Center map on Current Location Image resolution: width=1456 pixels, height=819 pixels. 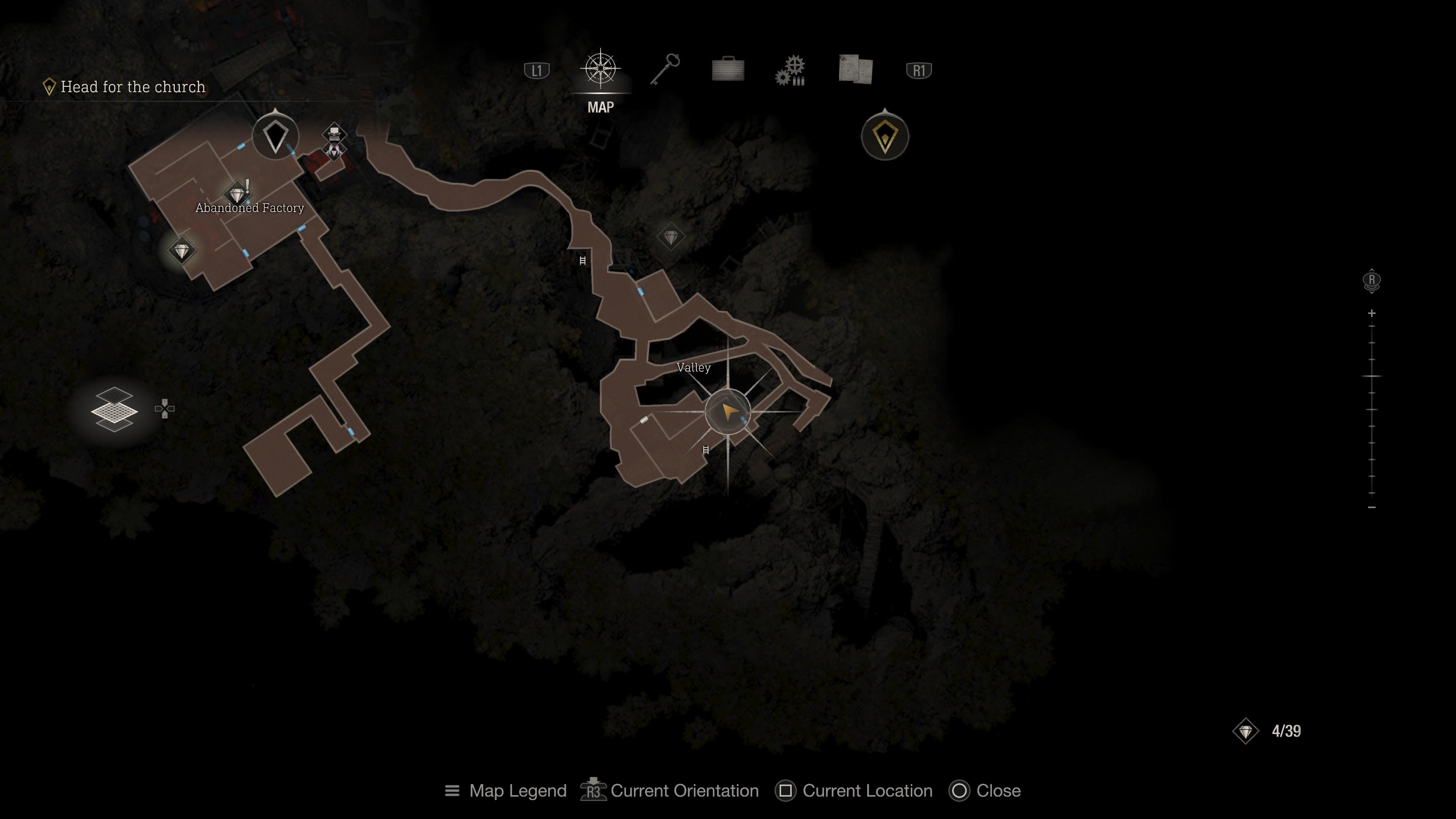point(855,791)
